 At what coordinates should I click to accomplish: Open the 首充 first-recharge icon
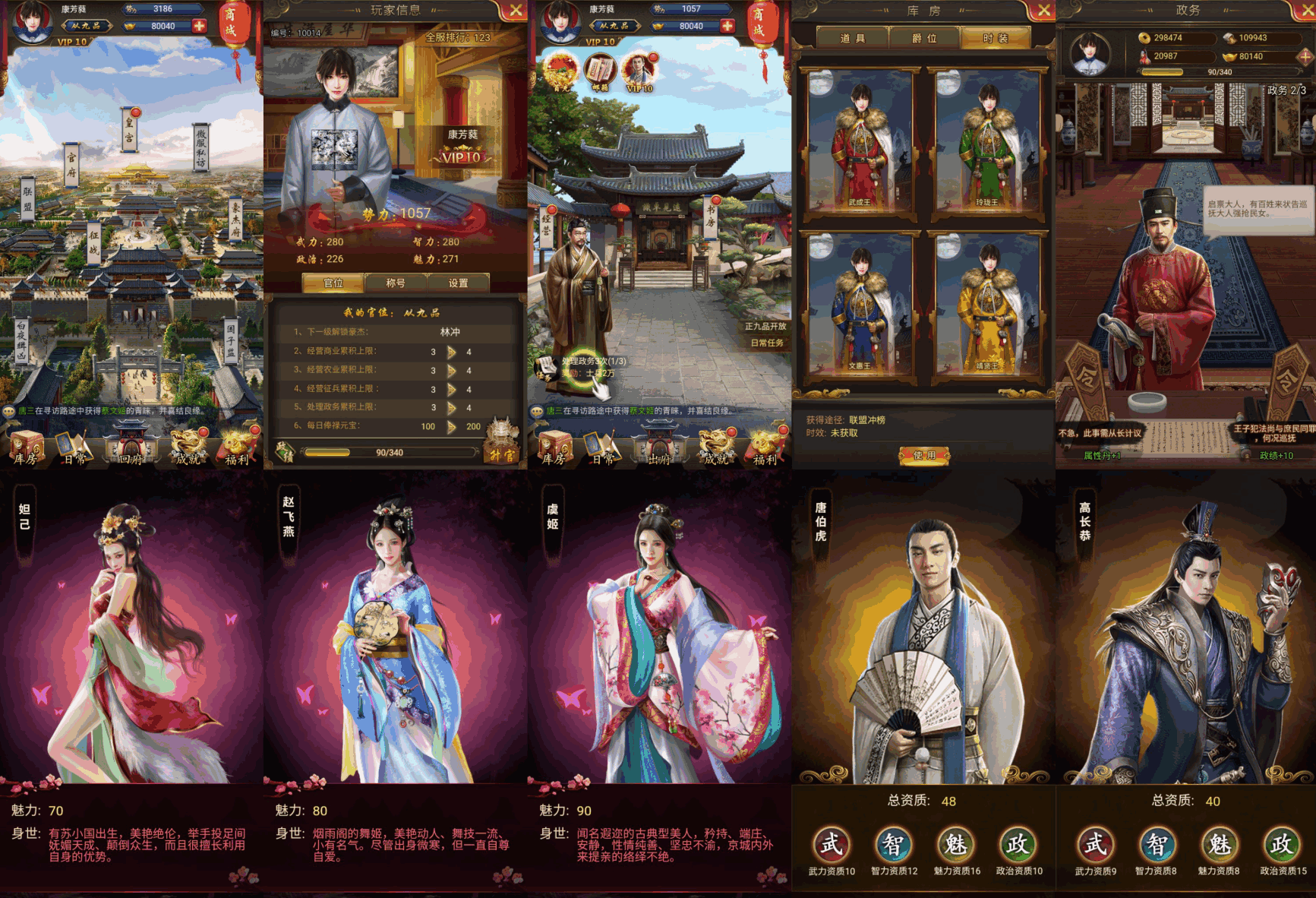(561, 72)
